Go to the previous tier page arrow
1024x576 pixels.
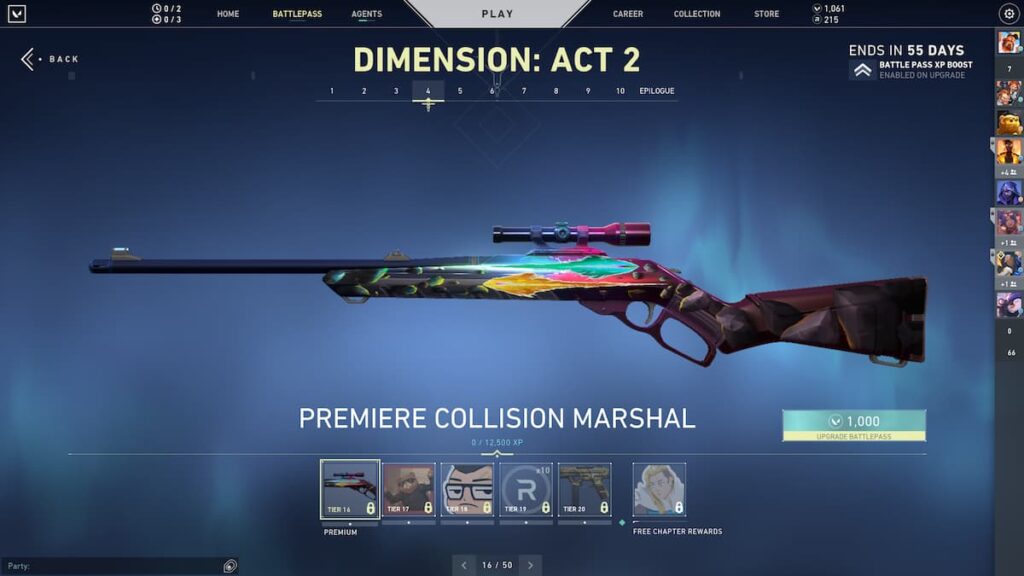464,565
